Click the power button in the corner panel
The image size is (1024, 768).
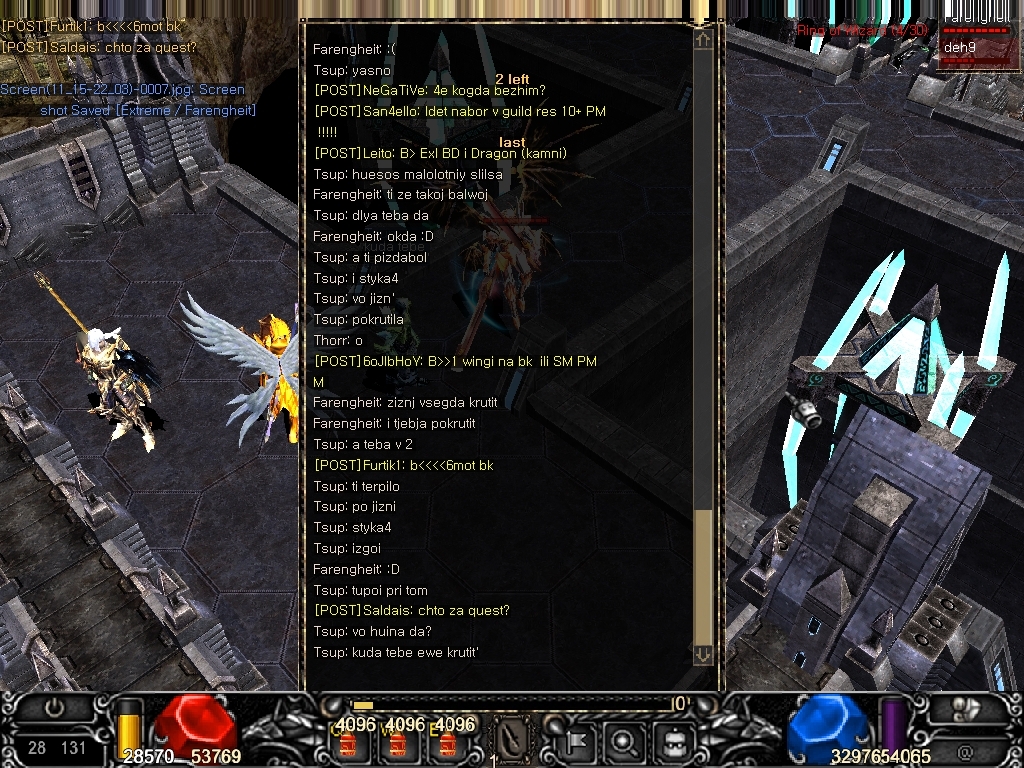point(55,707)
